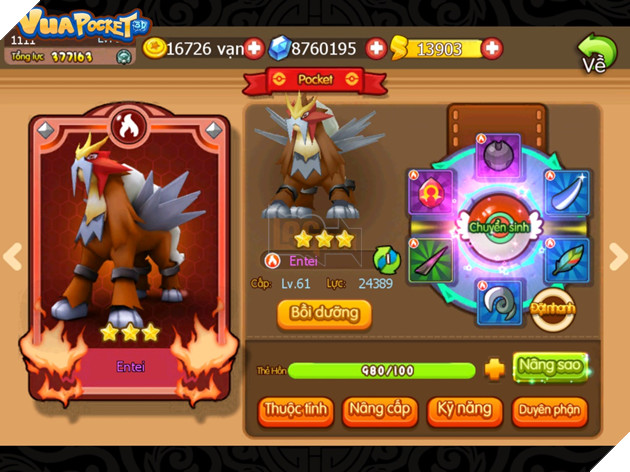
Task: Add more lightning energy with plus button
Action: click(492, 48)
